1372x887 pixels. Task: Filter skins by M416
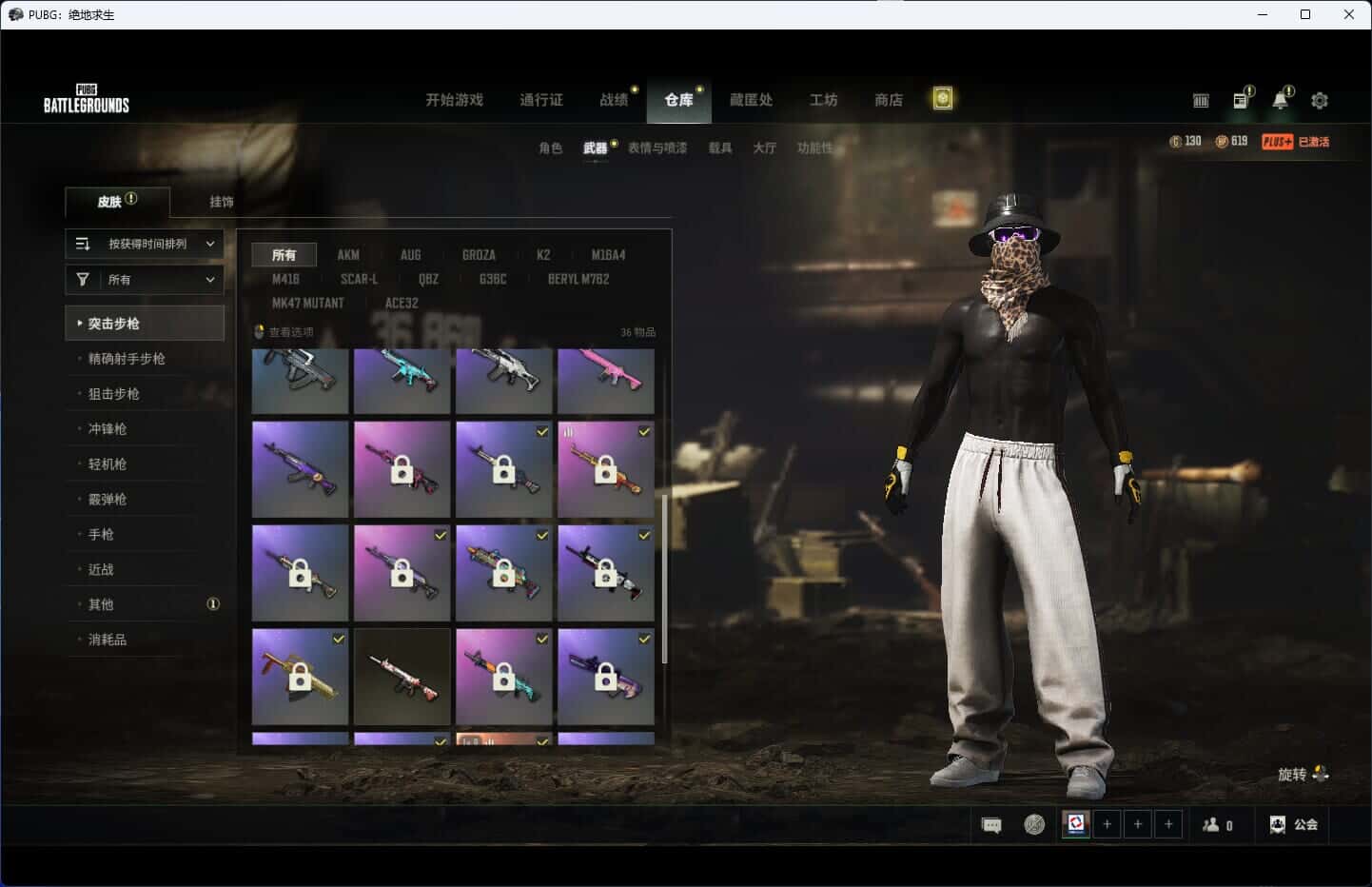tap(285, 279)
